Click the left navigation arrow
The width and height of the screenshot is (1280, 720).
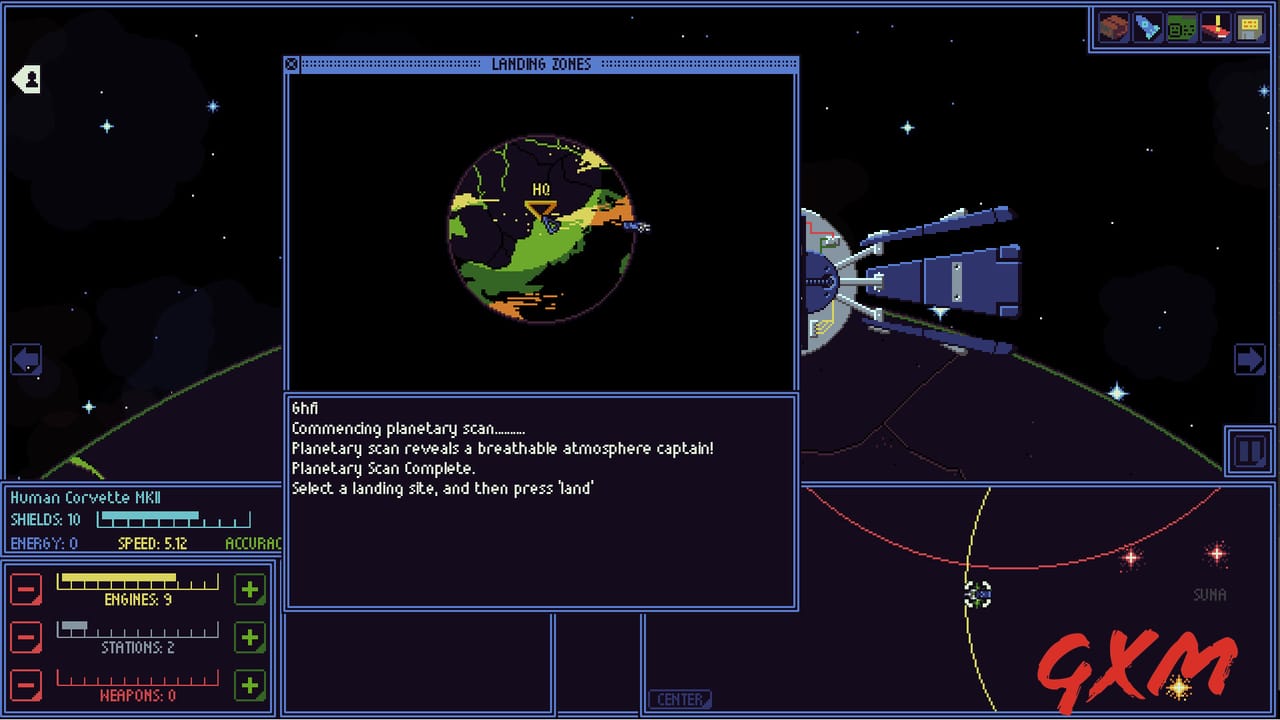click(25, 359)
